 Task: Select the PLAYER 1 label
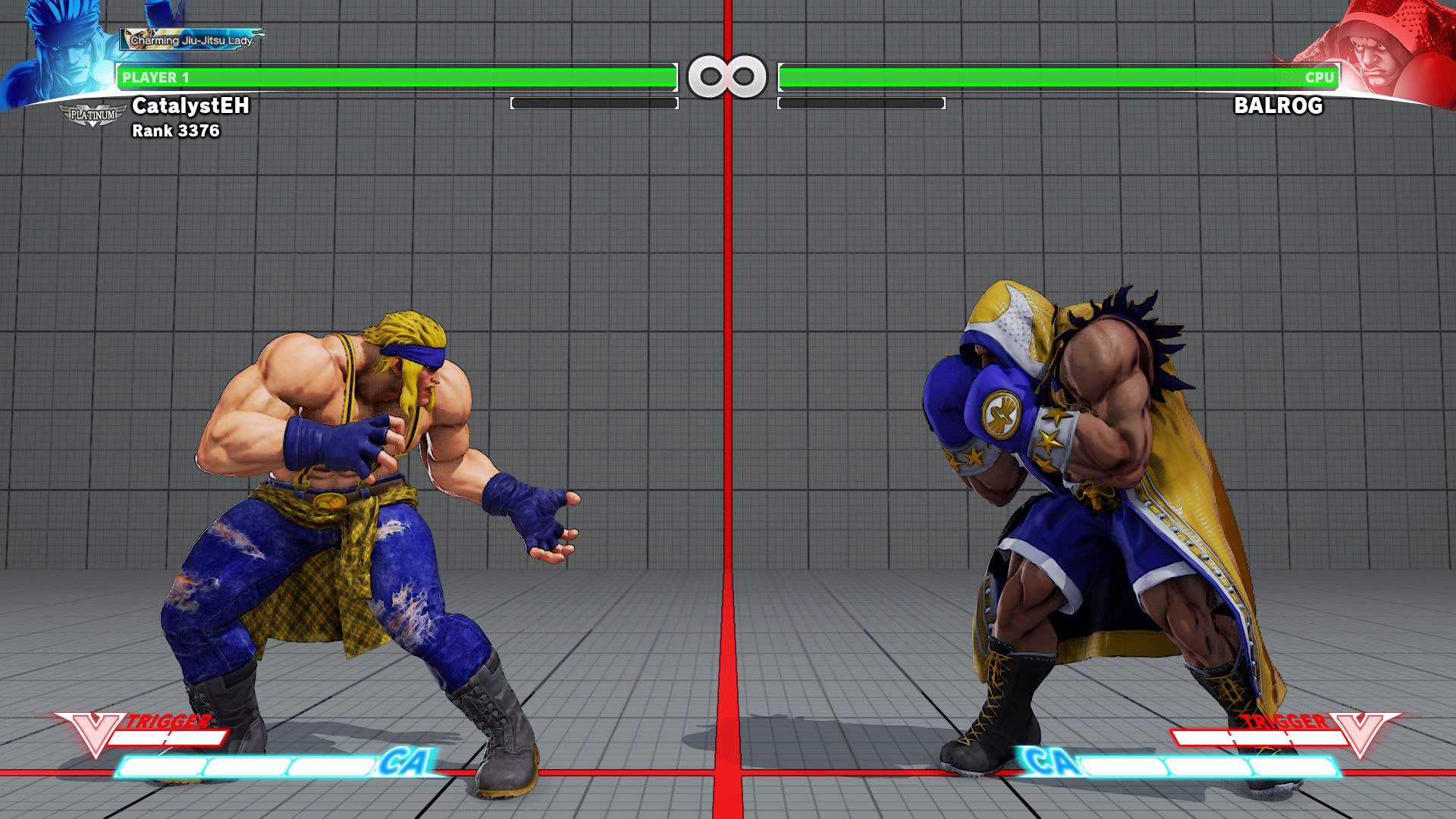click(158, 76)
